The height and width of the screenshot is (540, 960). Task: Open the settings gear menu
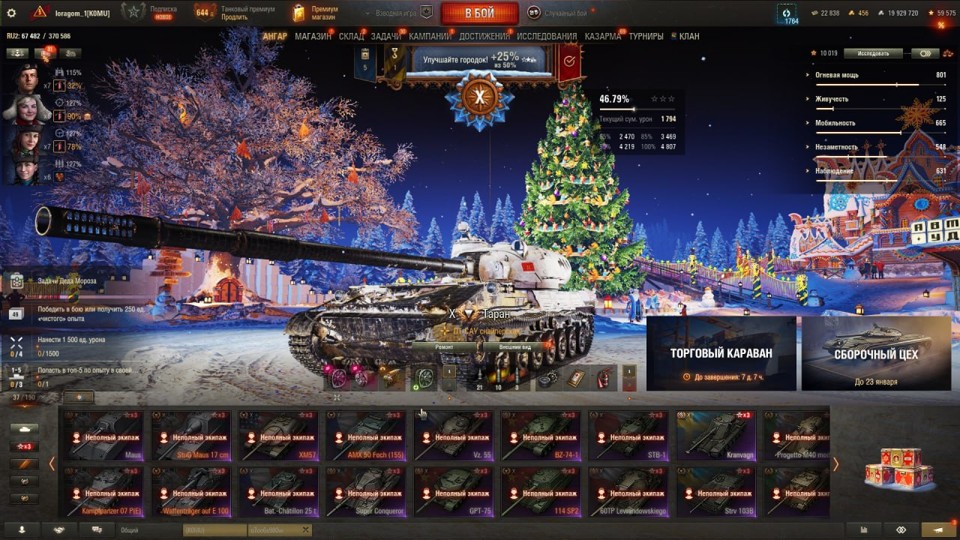[12, 12]
